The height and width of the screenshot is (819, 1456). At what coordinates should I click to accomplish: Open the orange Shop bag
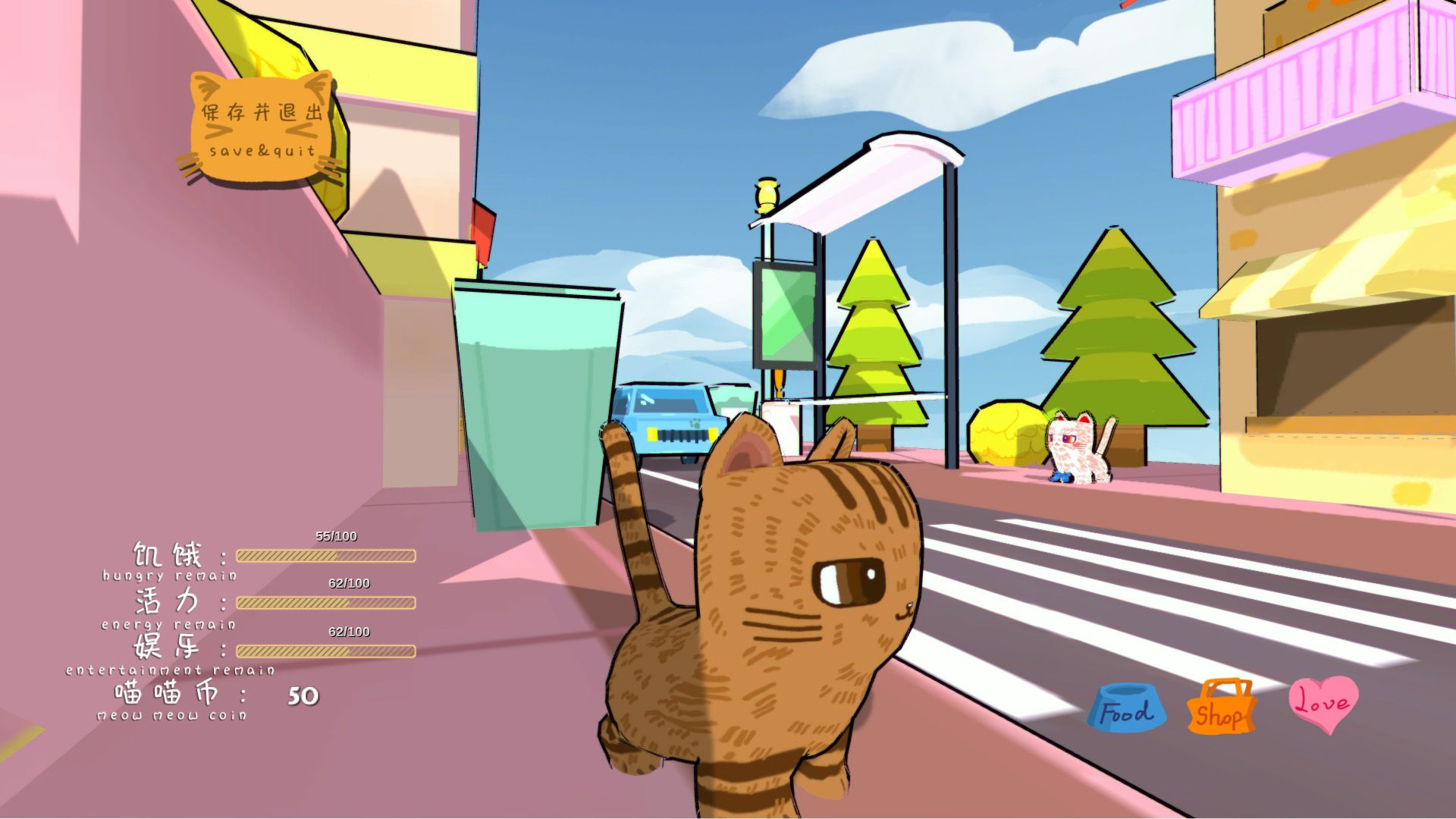[x=1220, y=709]
